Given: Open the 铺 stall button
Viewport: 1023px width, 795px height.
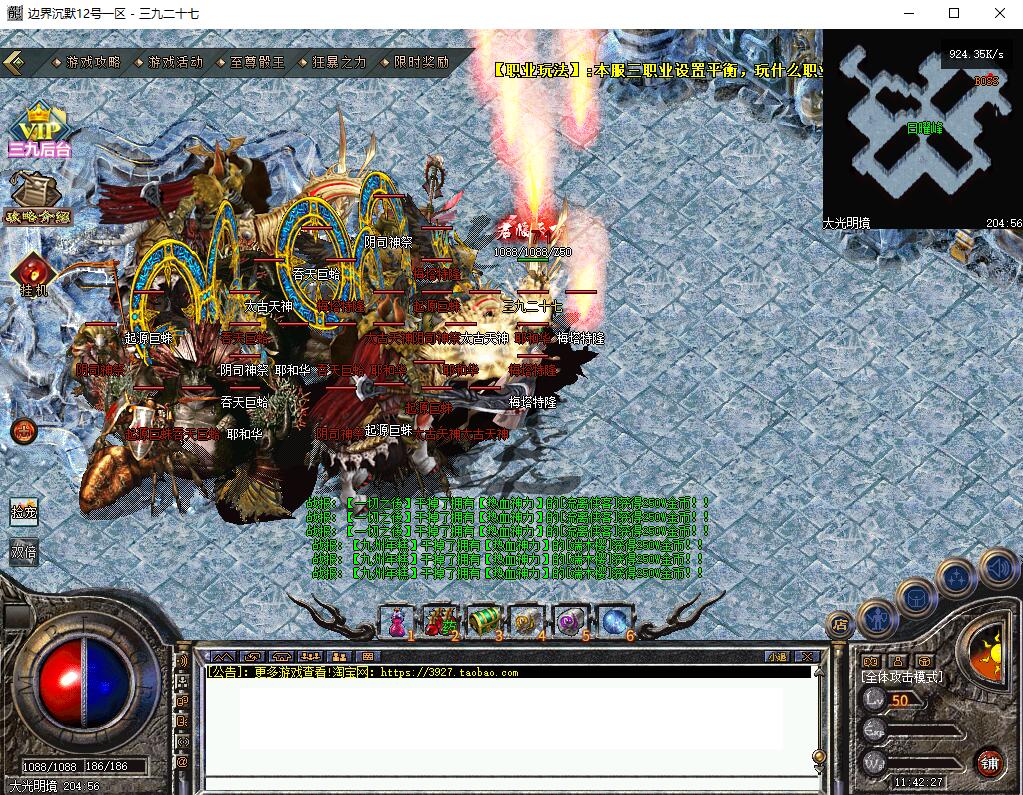Looking at the screenshot, I should click(989, 762).
